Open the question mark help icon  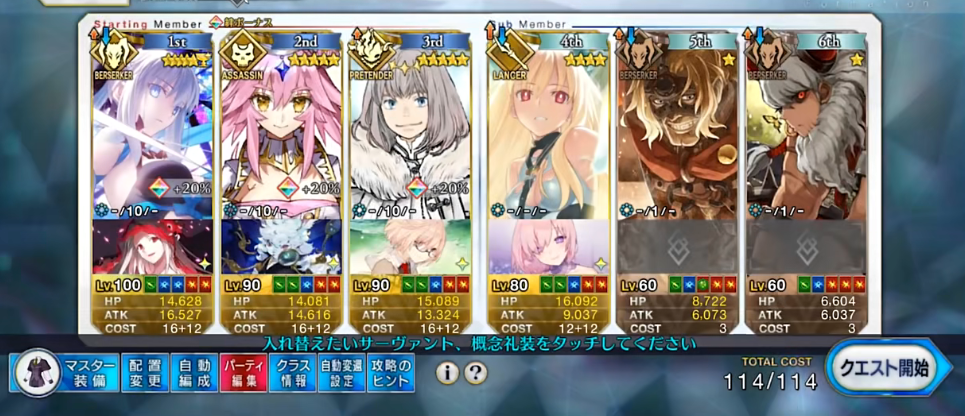click(476, 373)
